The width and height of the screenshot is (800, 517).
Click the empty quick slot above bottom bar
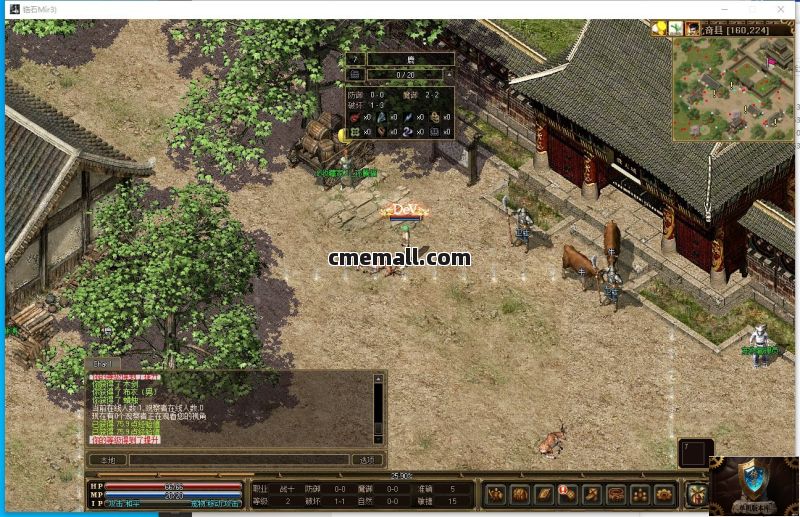point(695,452)
